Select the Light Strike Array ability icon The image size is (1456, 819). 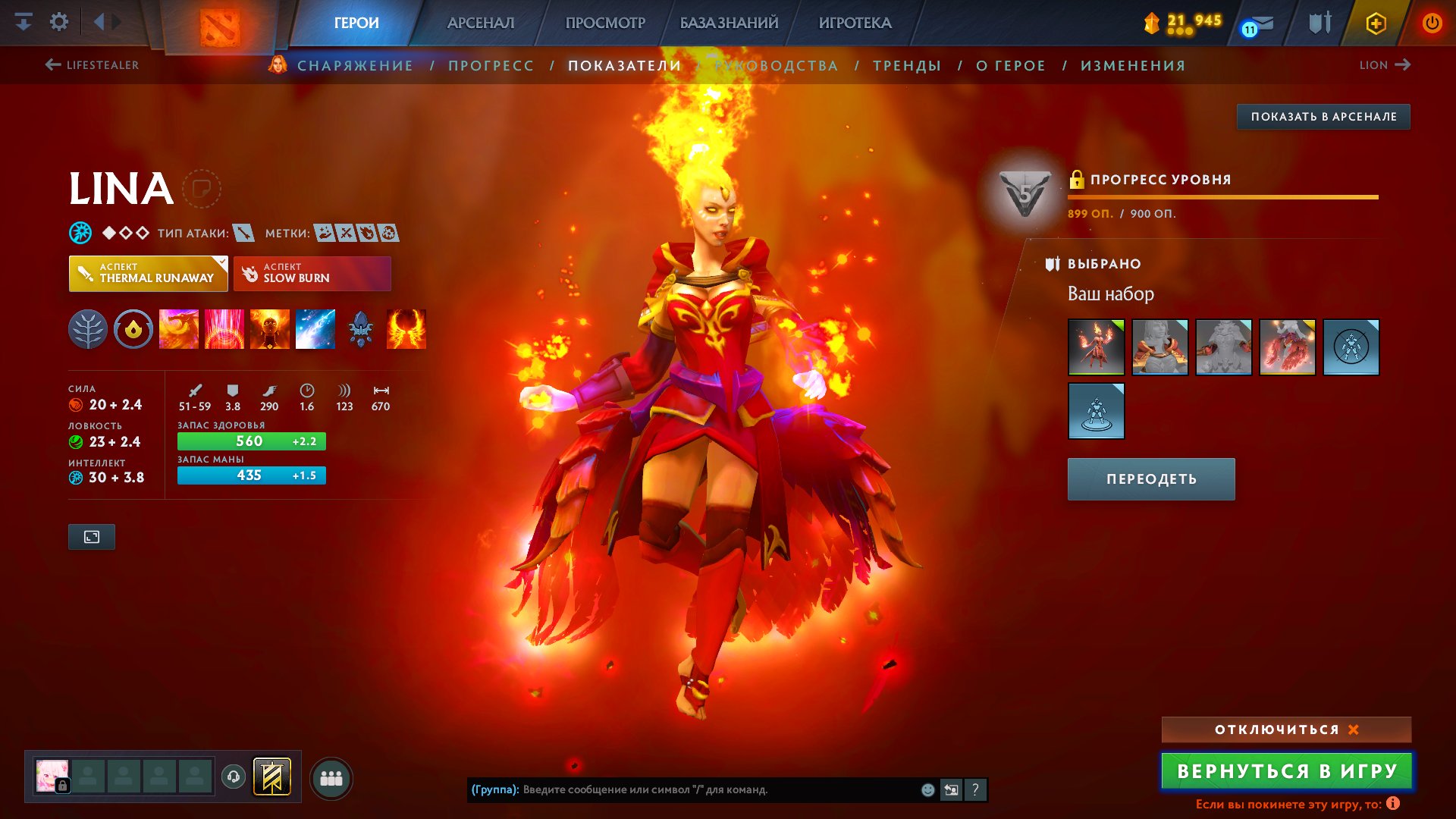click(x=224, y=328)
